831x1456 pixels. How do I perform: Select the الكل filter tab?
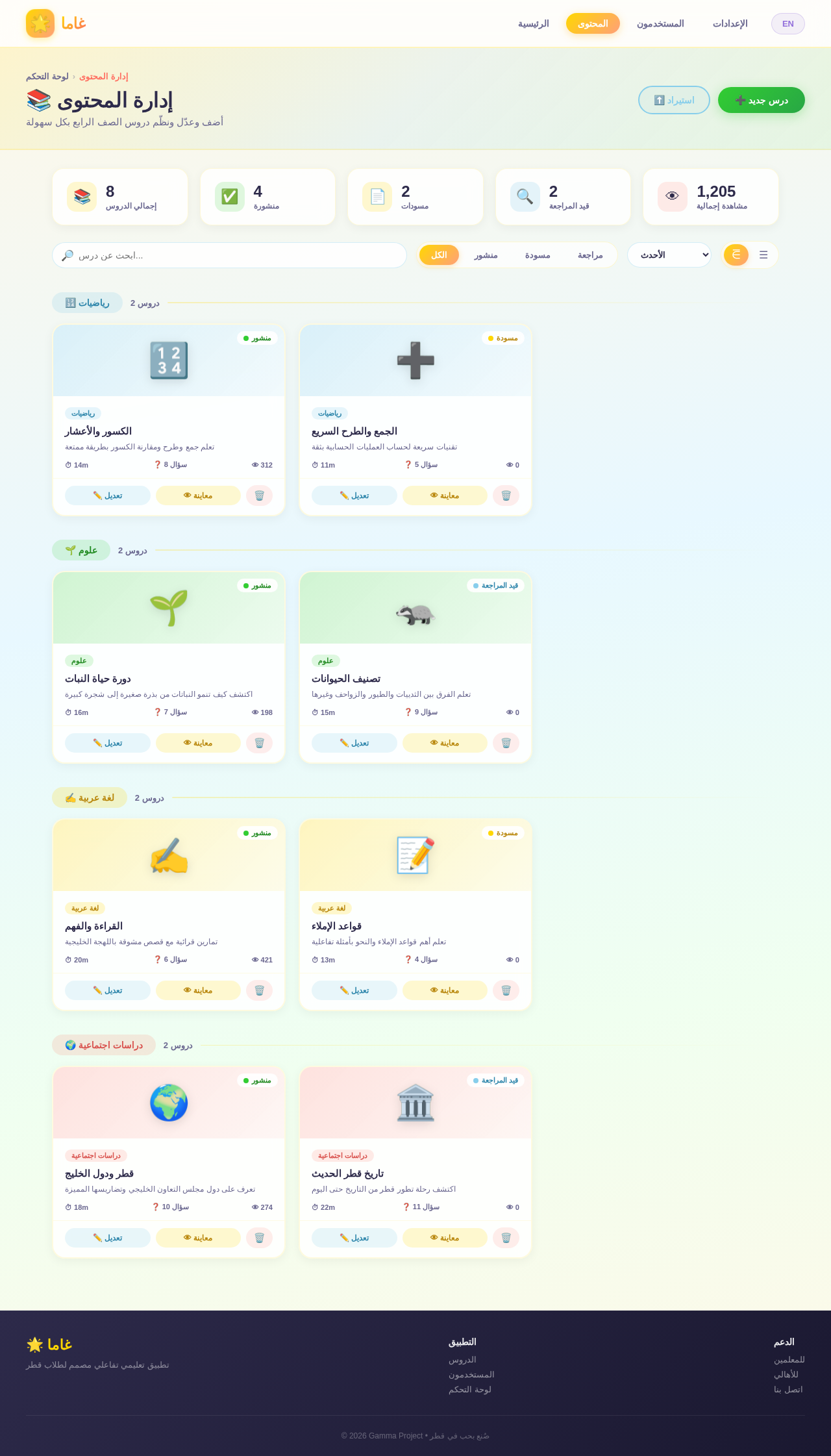438,255
